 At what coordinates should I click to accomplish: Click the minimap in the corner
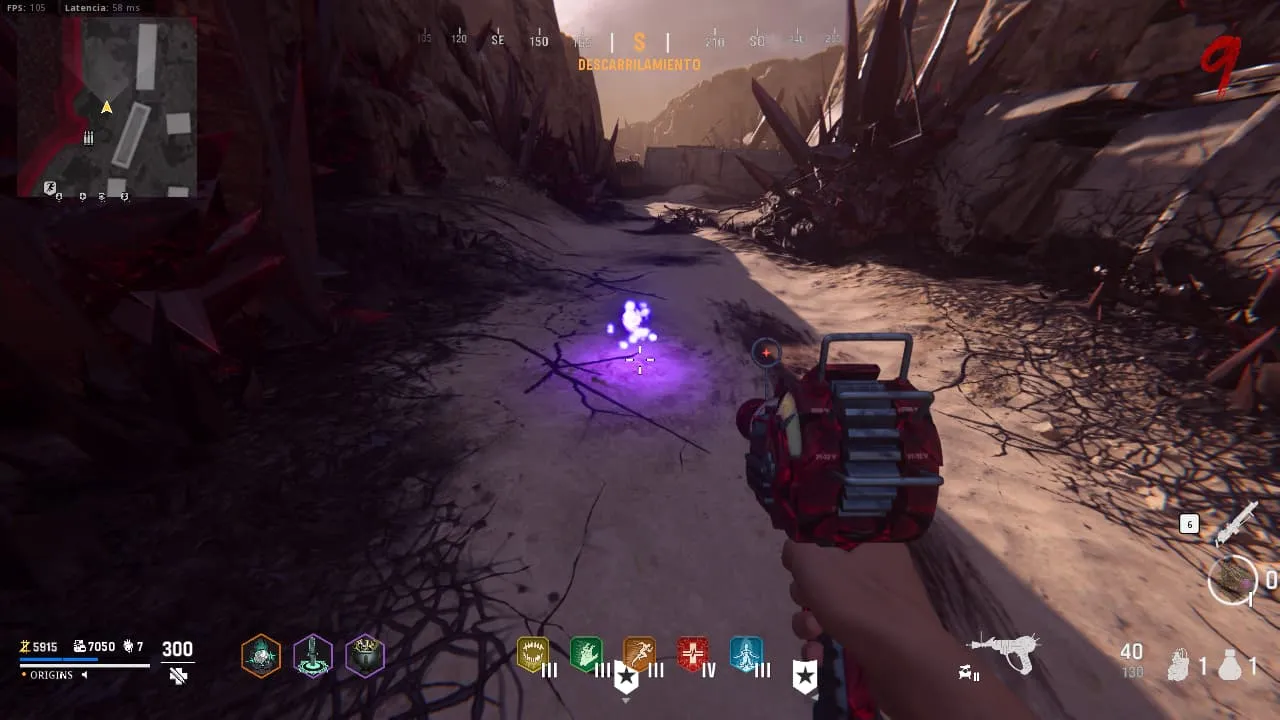pos(107,107)
